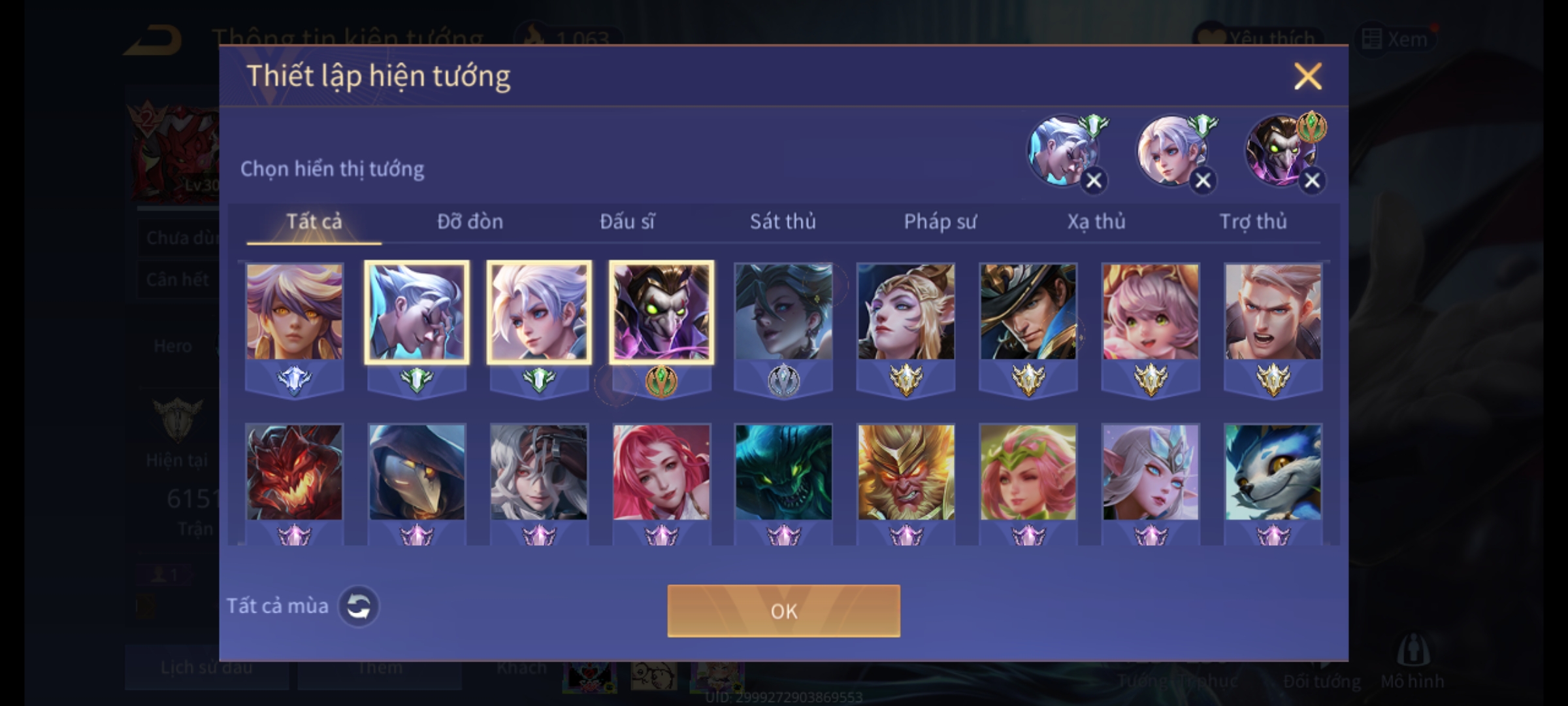Toggle the Tất cả mùa season filter
This screenshot has height=706, width=1568.
[358, 606]
